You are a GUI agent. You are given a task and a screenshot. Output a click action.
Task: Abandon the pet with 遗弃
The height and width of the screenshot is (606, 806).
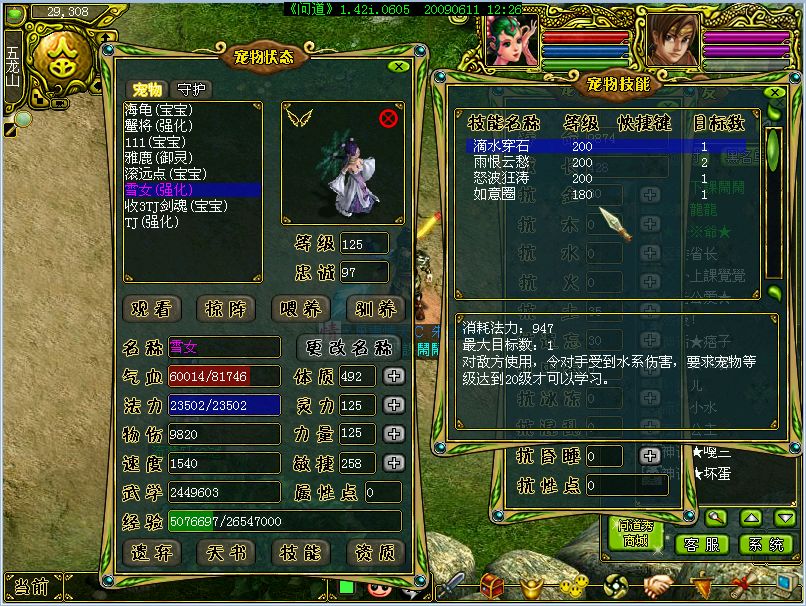tap(154, 551)
